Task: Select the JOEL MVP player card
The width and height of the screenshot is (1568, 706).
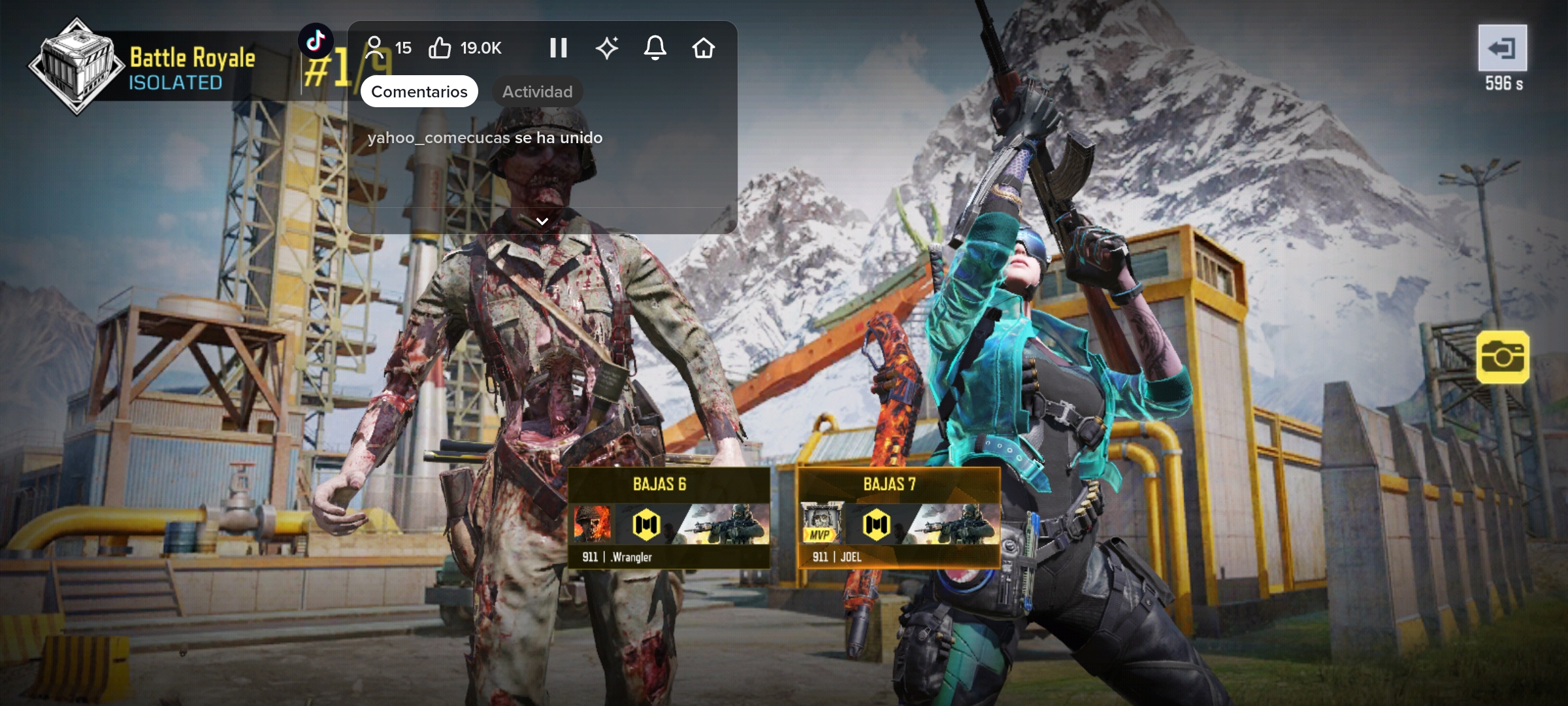Action: (x=898, y=517)
